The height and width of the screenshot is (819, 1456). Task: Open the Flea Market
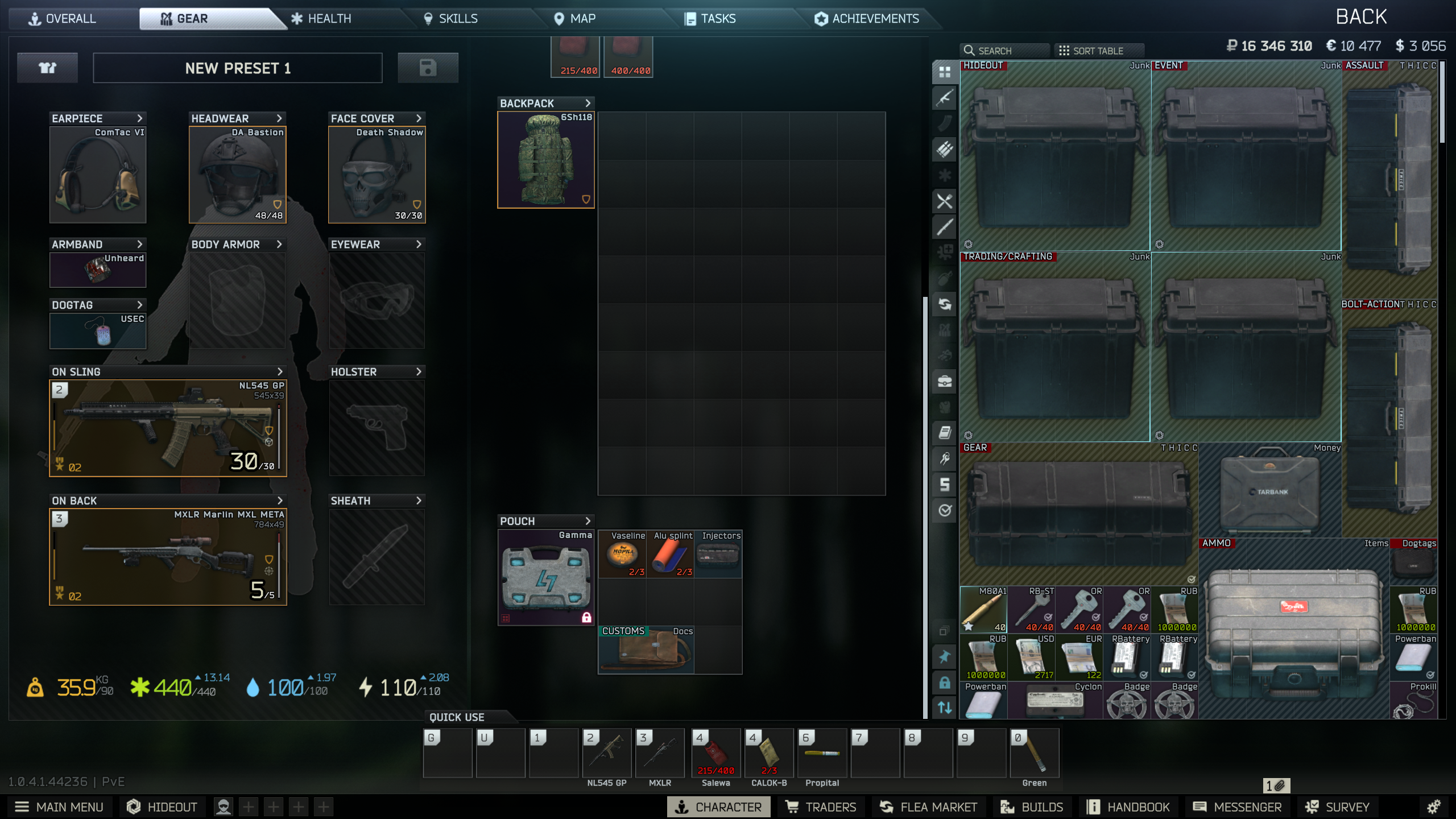click(x=928, y=807)
